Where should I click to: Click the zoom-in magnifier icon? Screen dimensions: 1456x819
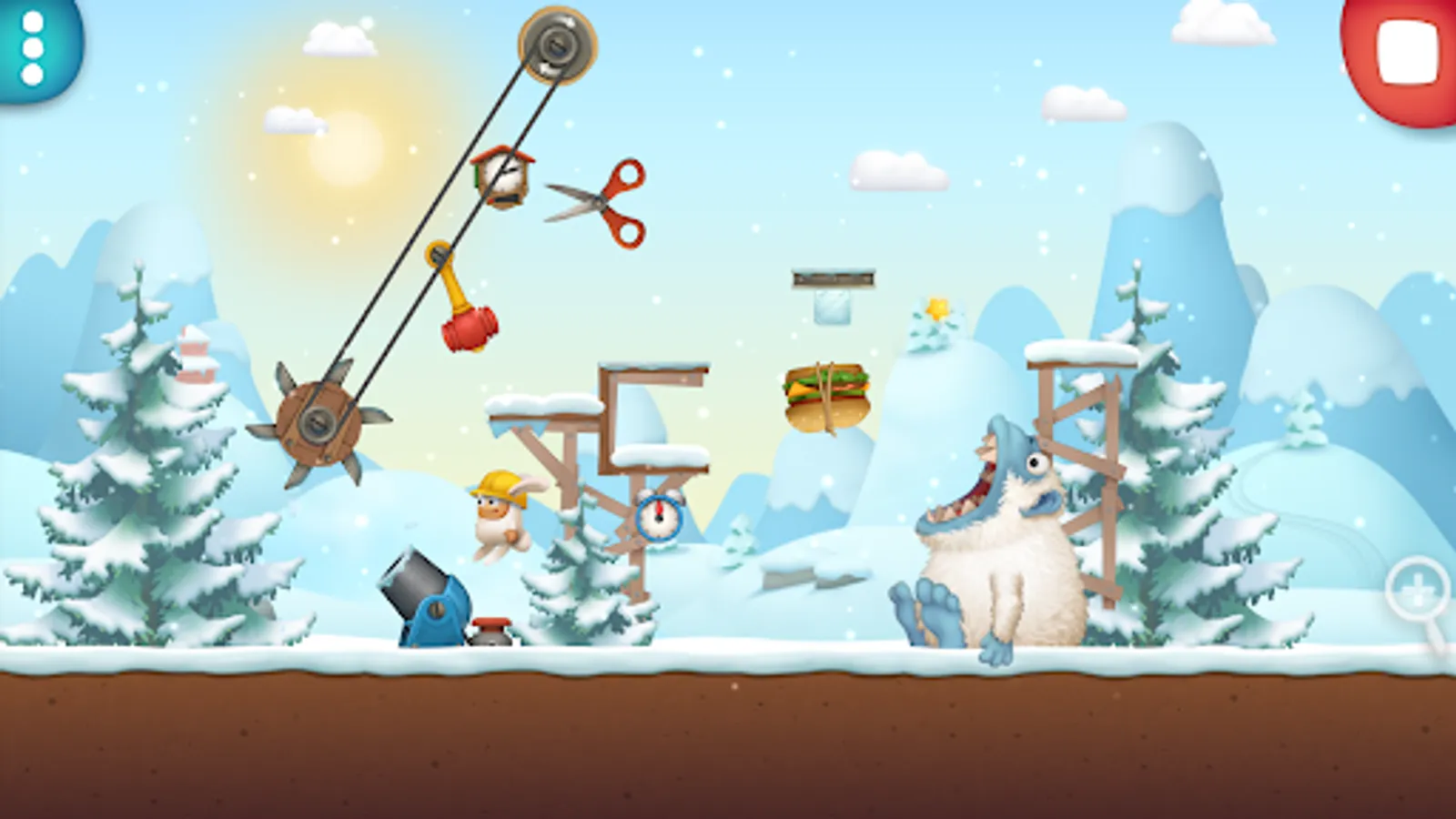(x=1416, y=587)
